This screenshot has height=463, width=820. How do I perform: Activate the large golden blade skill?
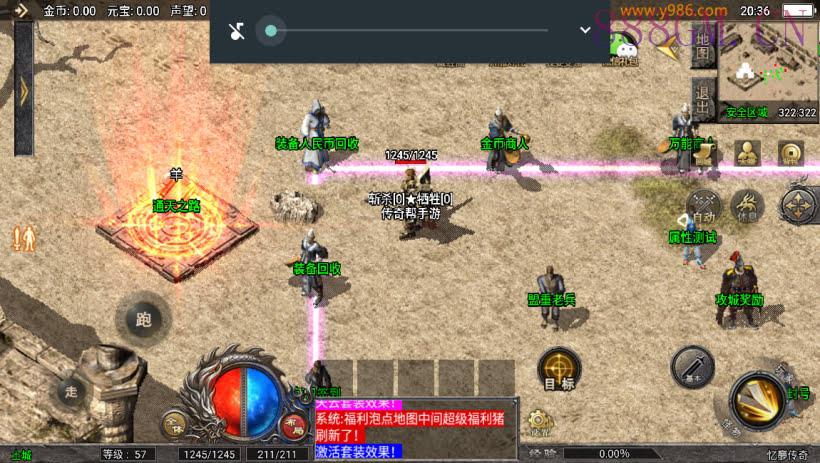(x=757, y=402)
